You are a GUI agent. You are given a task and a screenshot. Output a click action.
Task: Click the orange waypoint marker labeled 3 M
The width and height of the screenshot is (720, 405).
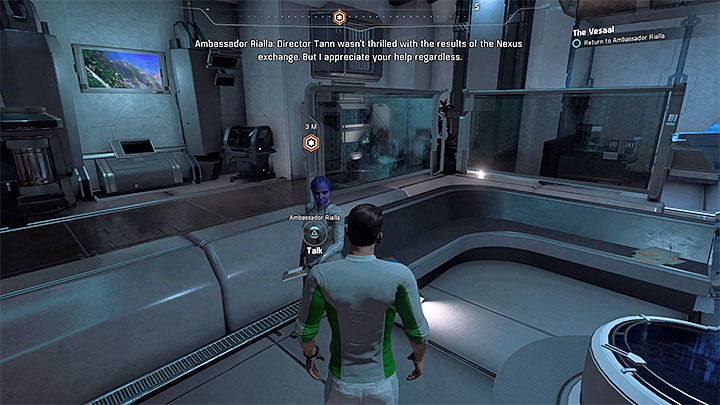point(311,143)
